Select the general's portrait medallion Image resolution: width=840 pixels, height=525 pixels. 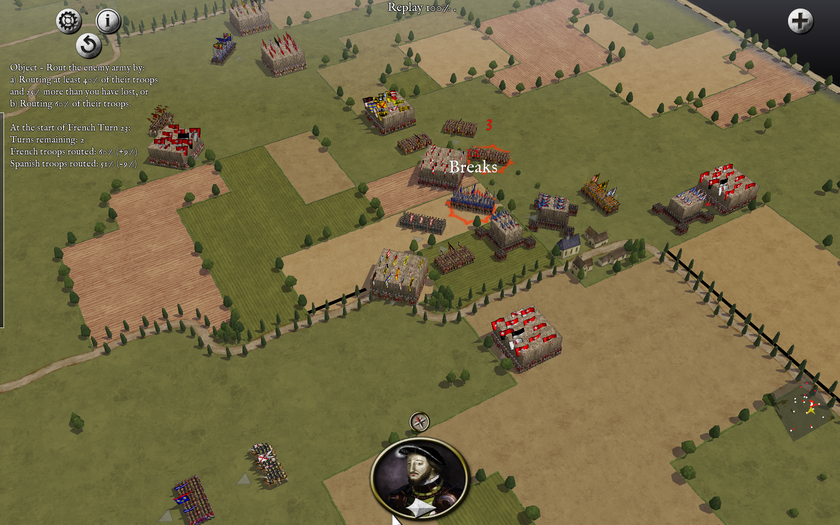419,478
